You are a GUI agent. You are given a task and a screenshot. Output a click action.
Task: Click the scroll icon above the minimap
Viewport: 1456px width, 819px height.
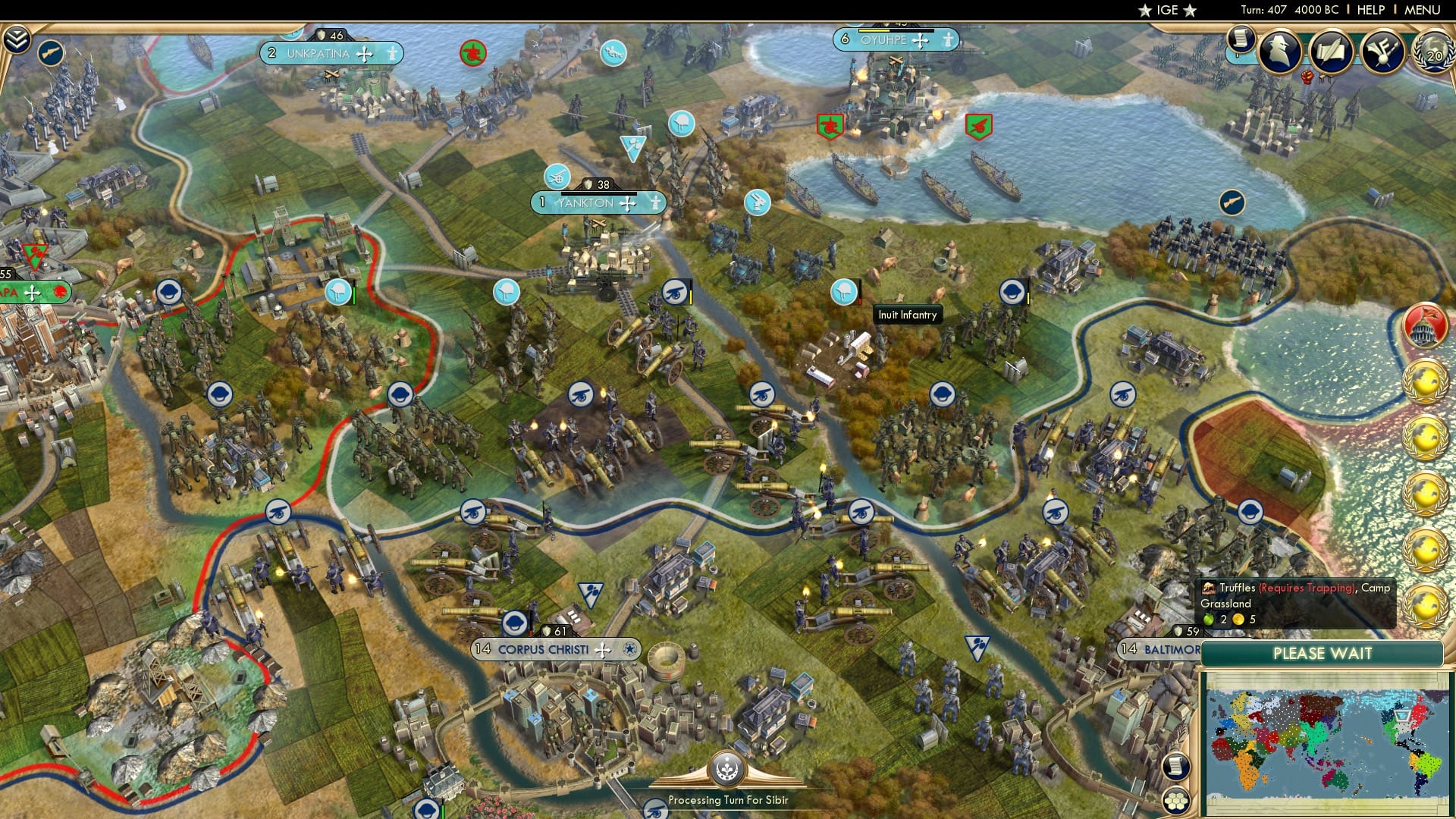[x=1175, y=767]
